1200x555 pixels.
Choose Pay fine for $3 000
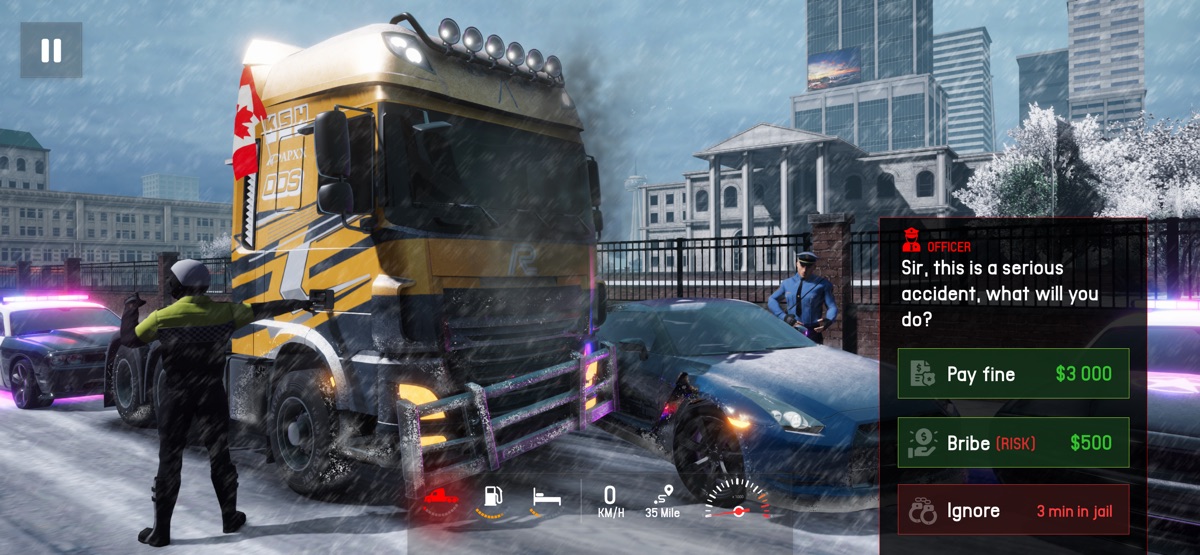pyautogui.click(x=1013, y=374)
